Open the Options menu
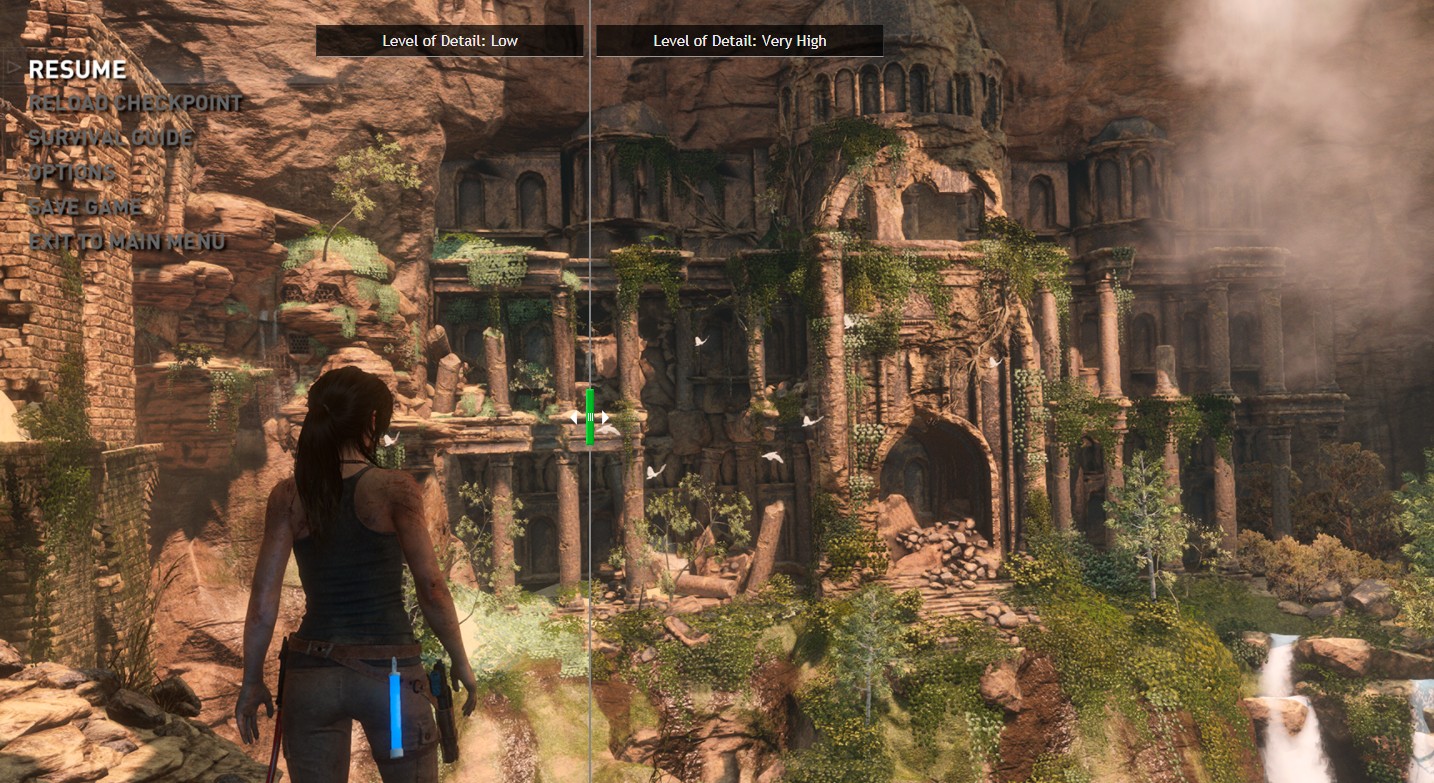Screen dimensions: 1434x783 coord(72,172)
